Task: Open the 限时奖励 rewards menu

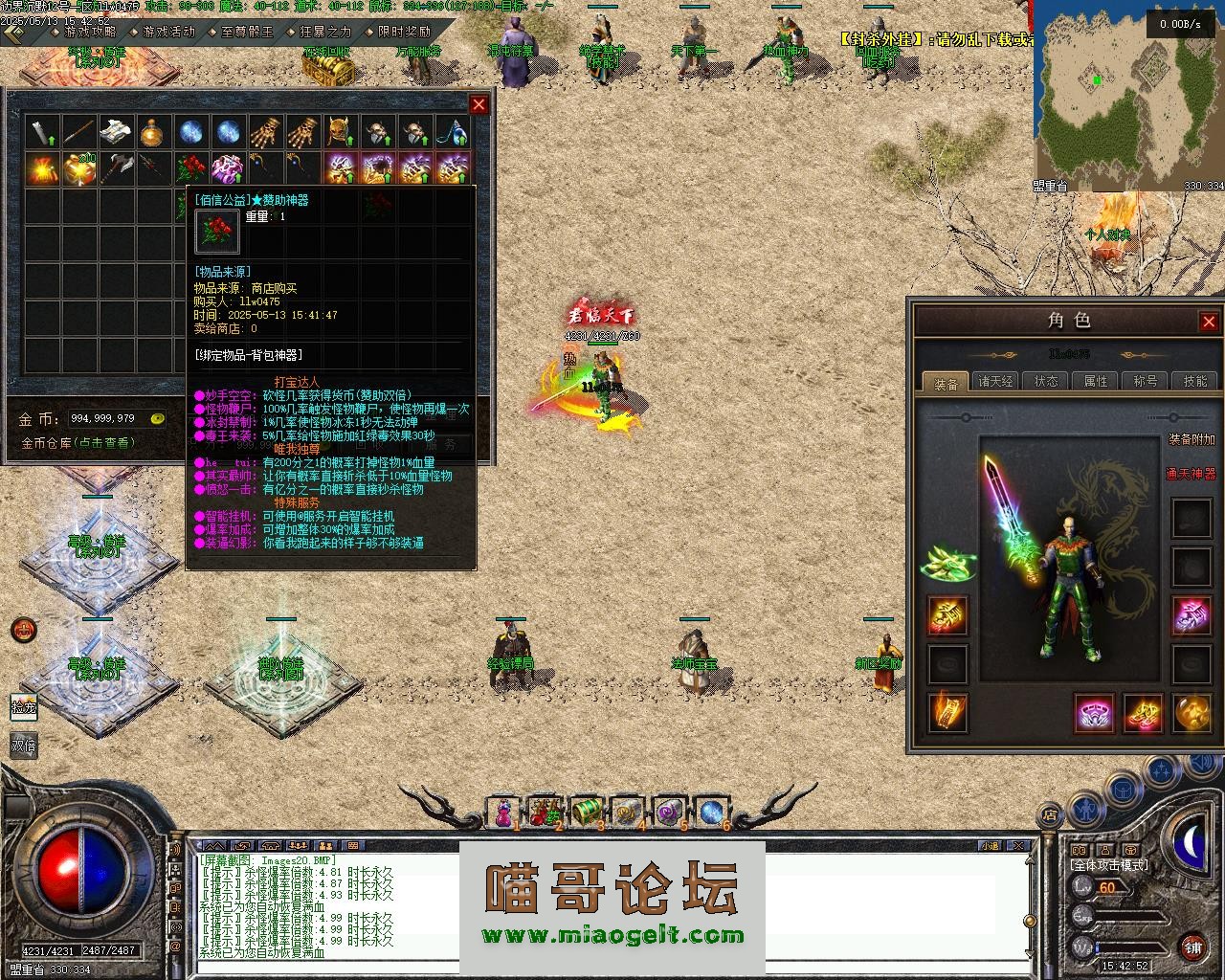Action: click(404, 32)
